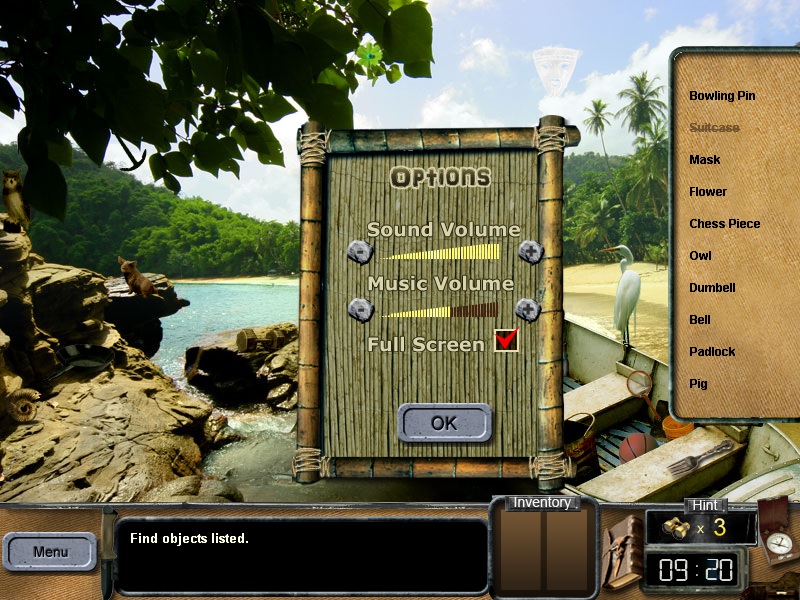800x600 pixels.
Task: Raise music volume with the right stone button
Action: pos(528,310)
